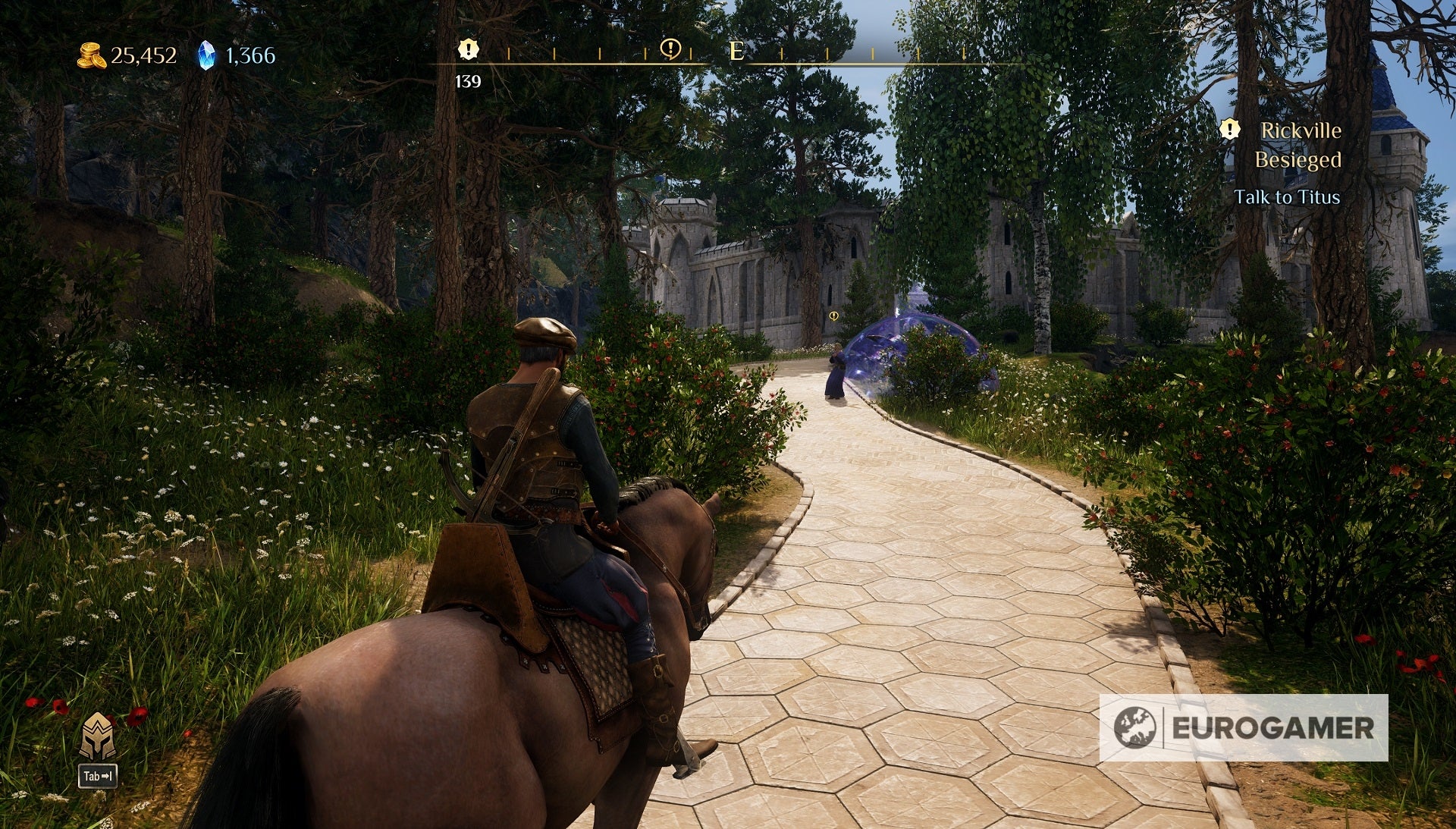Image resolution: width=1456 pixels, height=829 pixels.
Task: Open the Rickville Besieged quest tracker
Action: [1297, 145]
